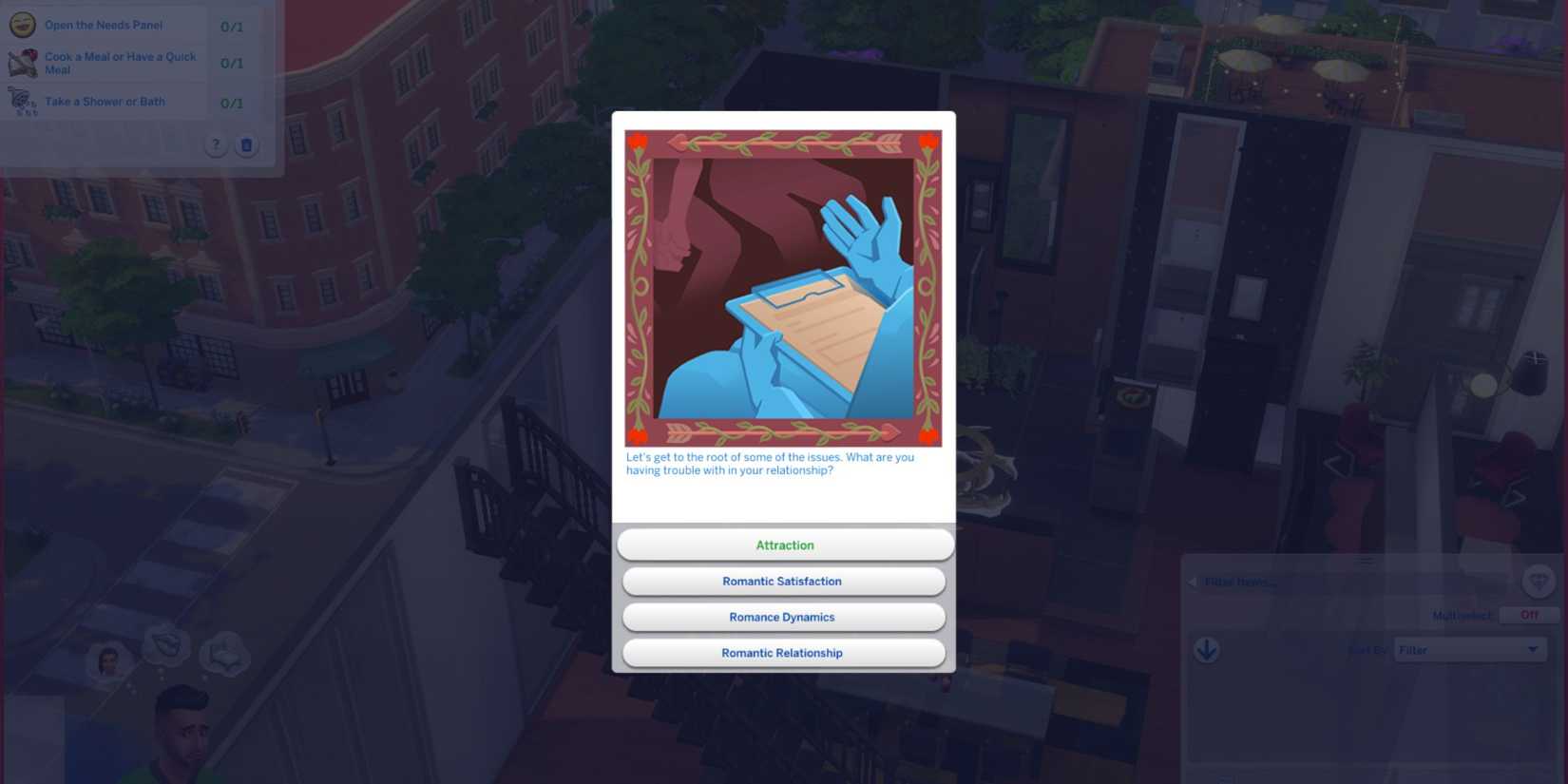
Task: Click the diamond icon on the catalog panel
Action: (1538, 581)
